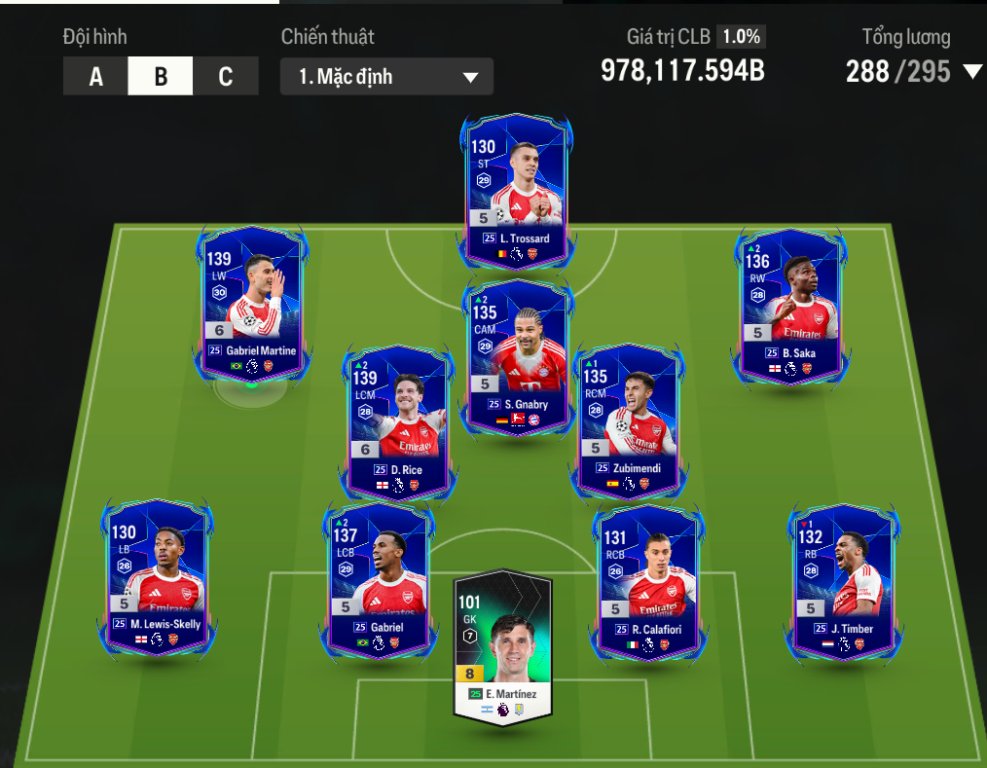
Task: Expand the Tổng lương salary arrow
Action: (971, 71)
